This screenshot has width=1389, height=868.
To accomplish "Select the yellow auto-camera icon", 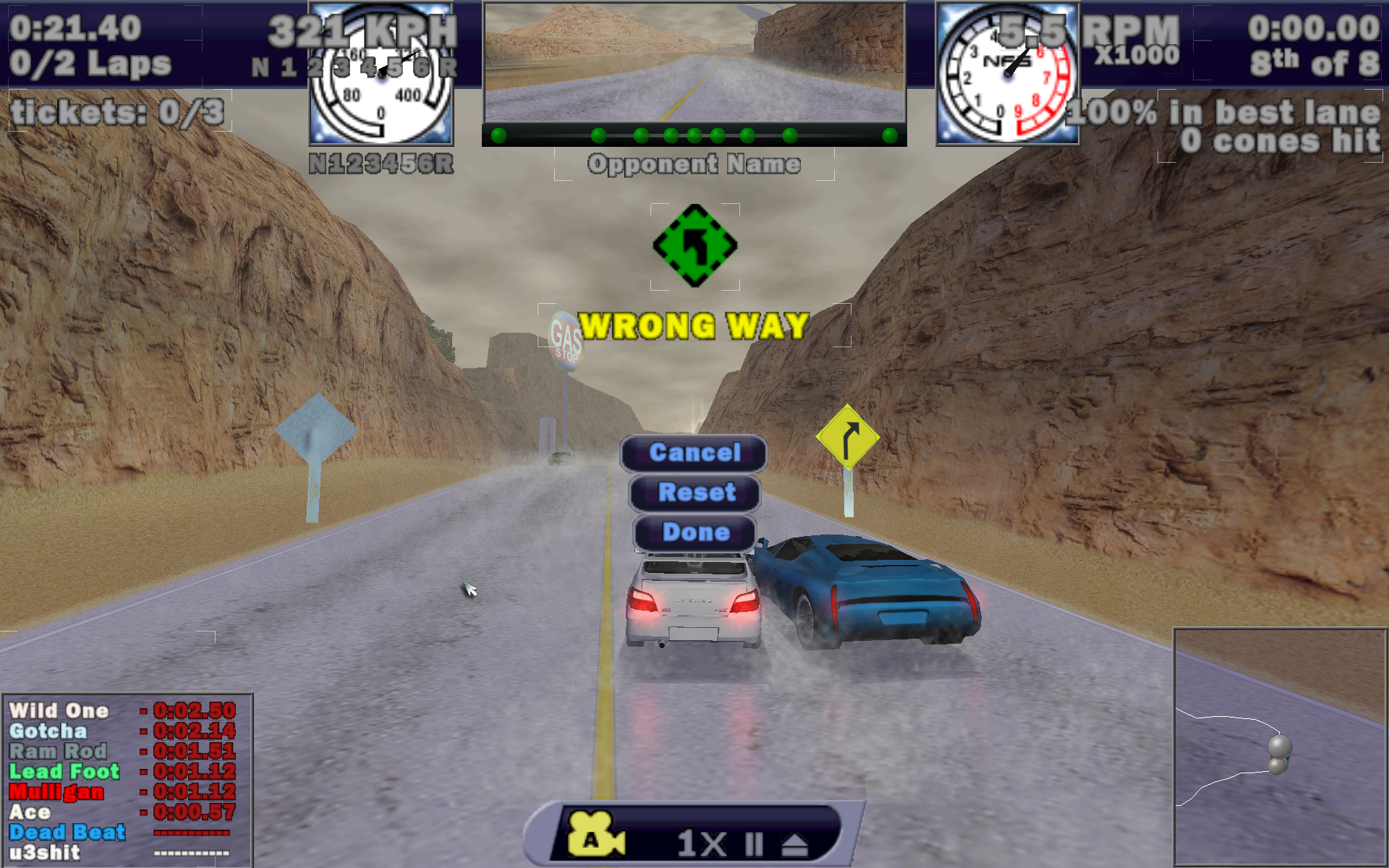I will pos(595,835).
